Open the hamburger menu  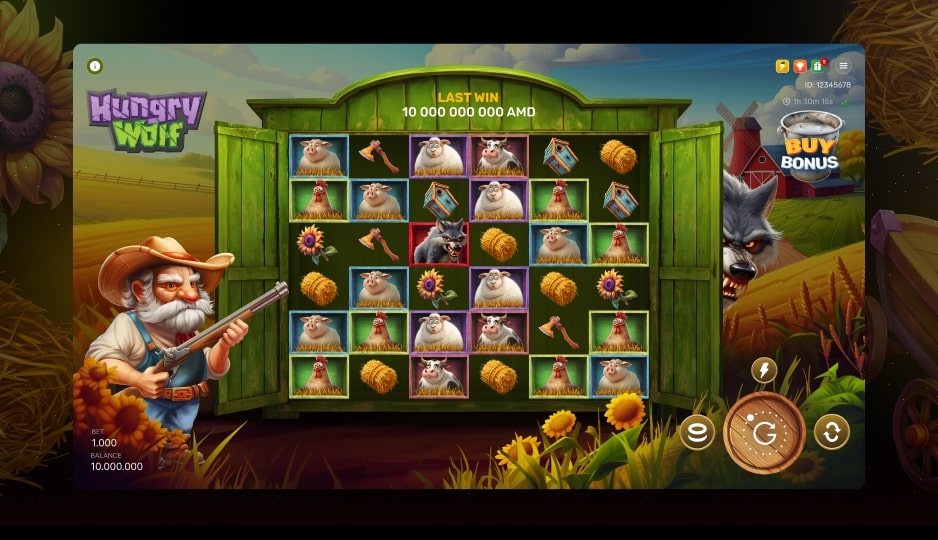pos(843,66)
